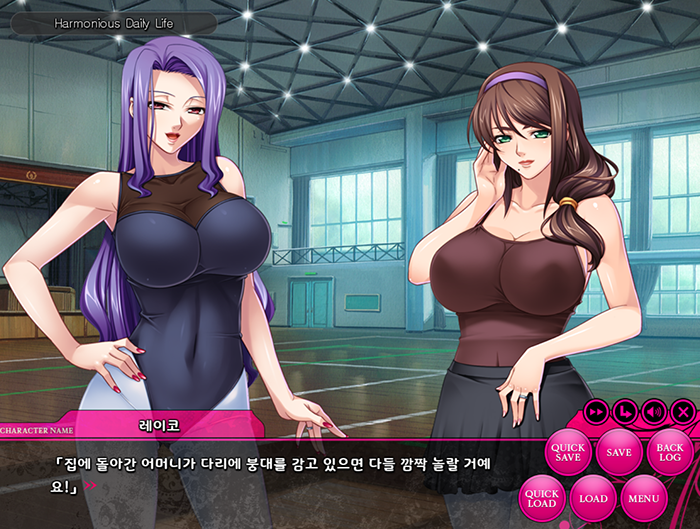This screenshot has width=700, height=529.
Task: Open the Save screen
Action: click(x=619, y=452)
